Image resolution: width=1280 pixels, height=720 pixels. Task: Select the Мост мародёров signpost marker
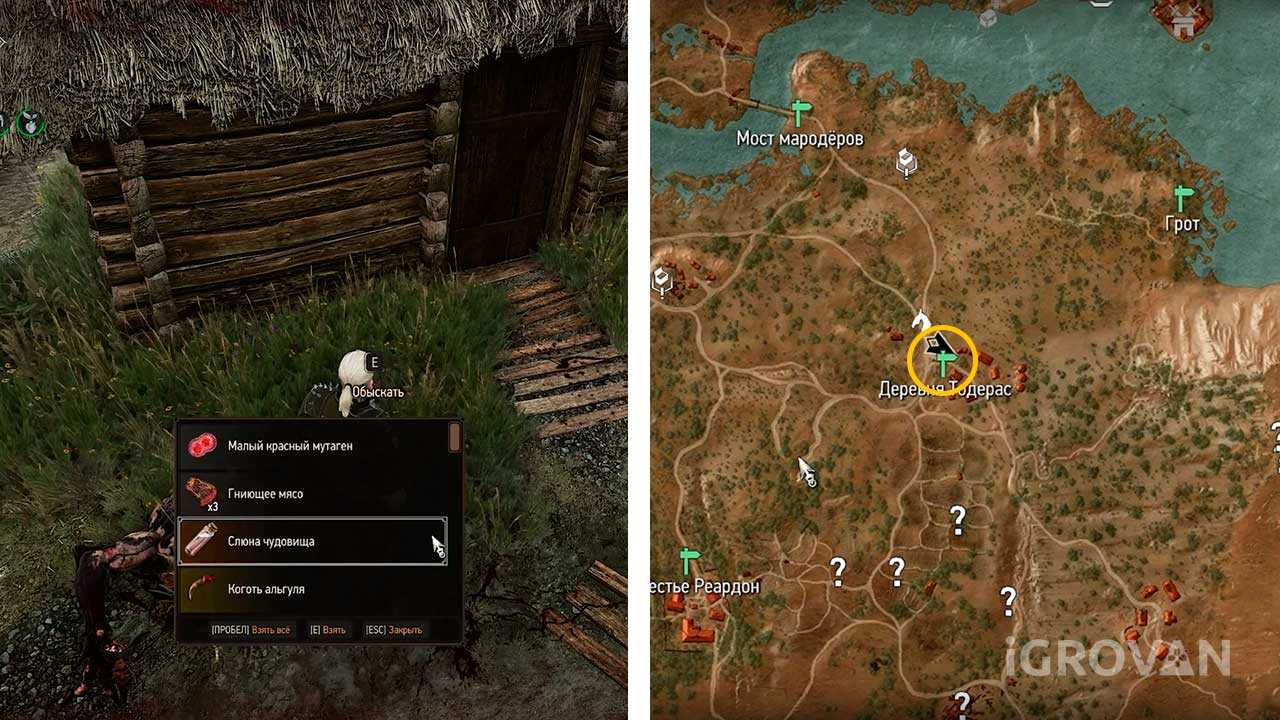(800, 112)
